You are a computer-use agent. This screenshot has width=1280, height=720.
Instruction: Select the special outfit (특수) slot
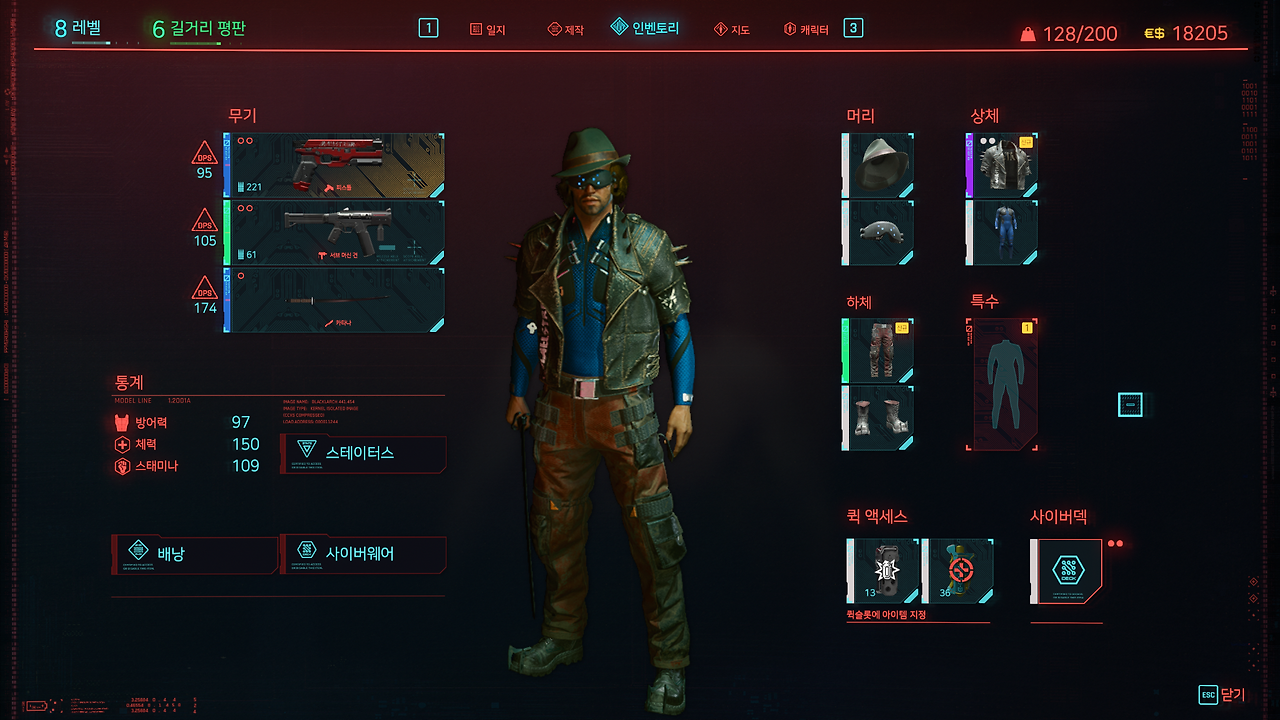[x=1001, y=383]
